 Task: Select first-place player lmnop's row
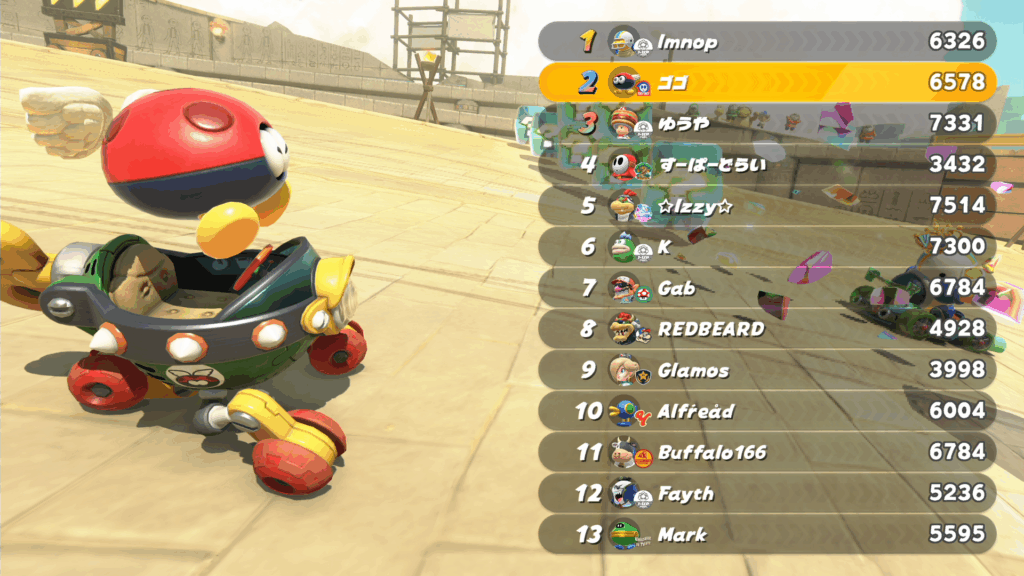click(x=767, y=41)
